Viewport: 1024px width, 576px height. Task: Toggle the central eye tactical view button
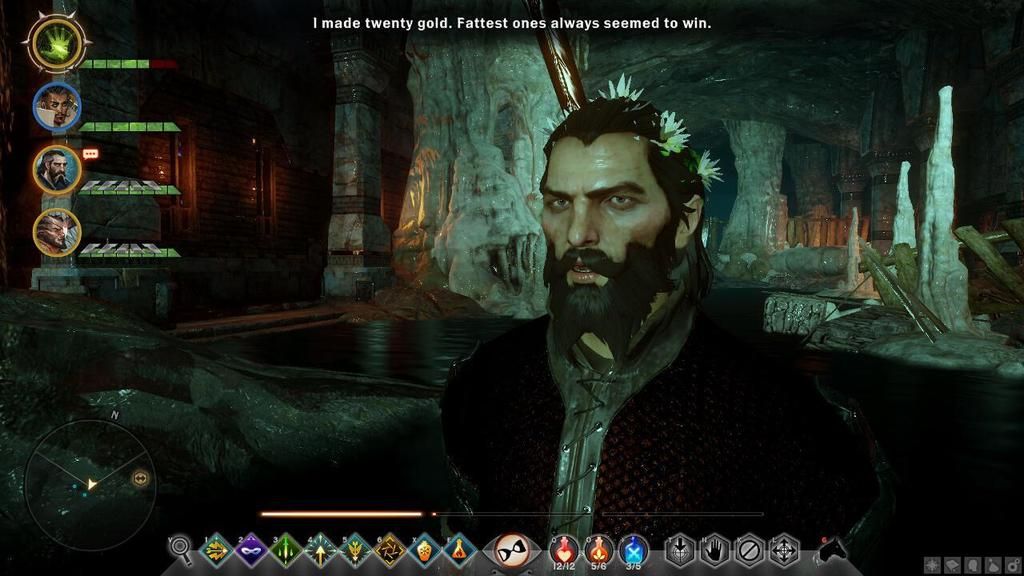(x=512, y=549)
